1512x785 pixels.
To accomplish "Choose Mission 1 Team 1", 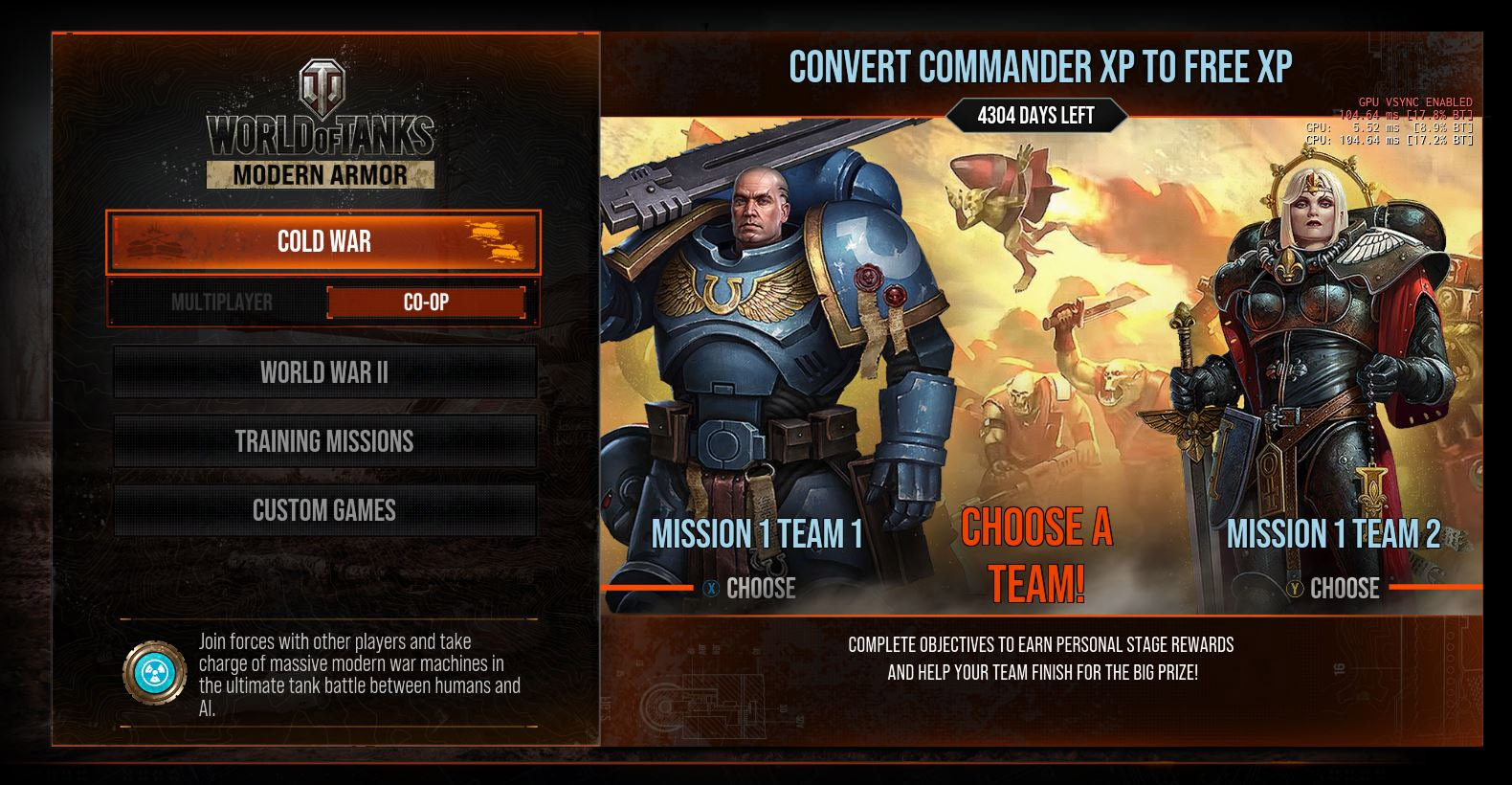I will (x=751, y=588).
